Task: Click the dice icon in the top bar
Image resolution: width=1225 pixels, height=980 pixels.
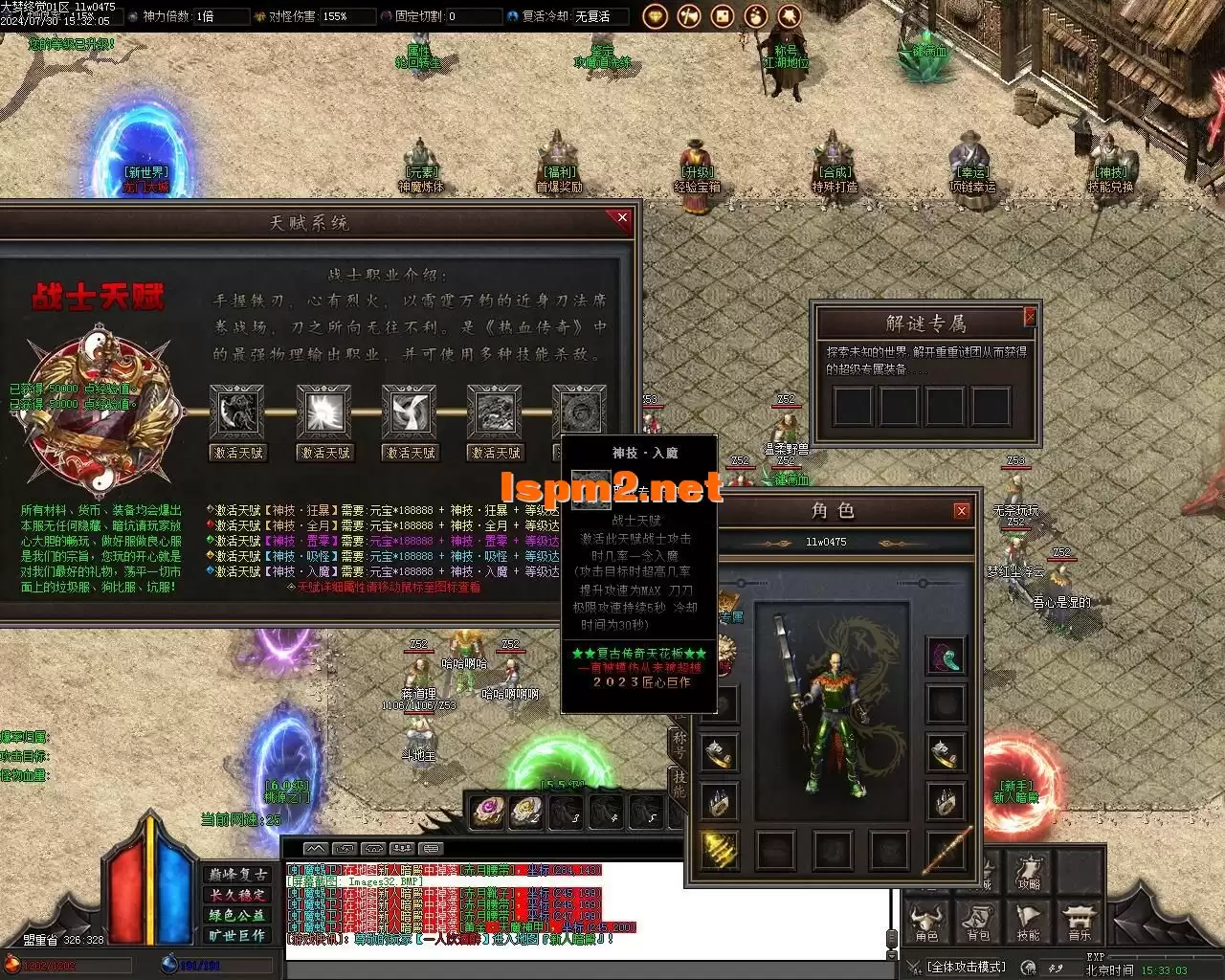Action: (723, 16)
